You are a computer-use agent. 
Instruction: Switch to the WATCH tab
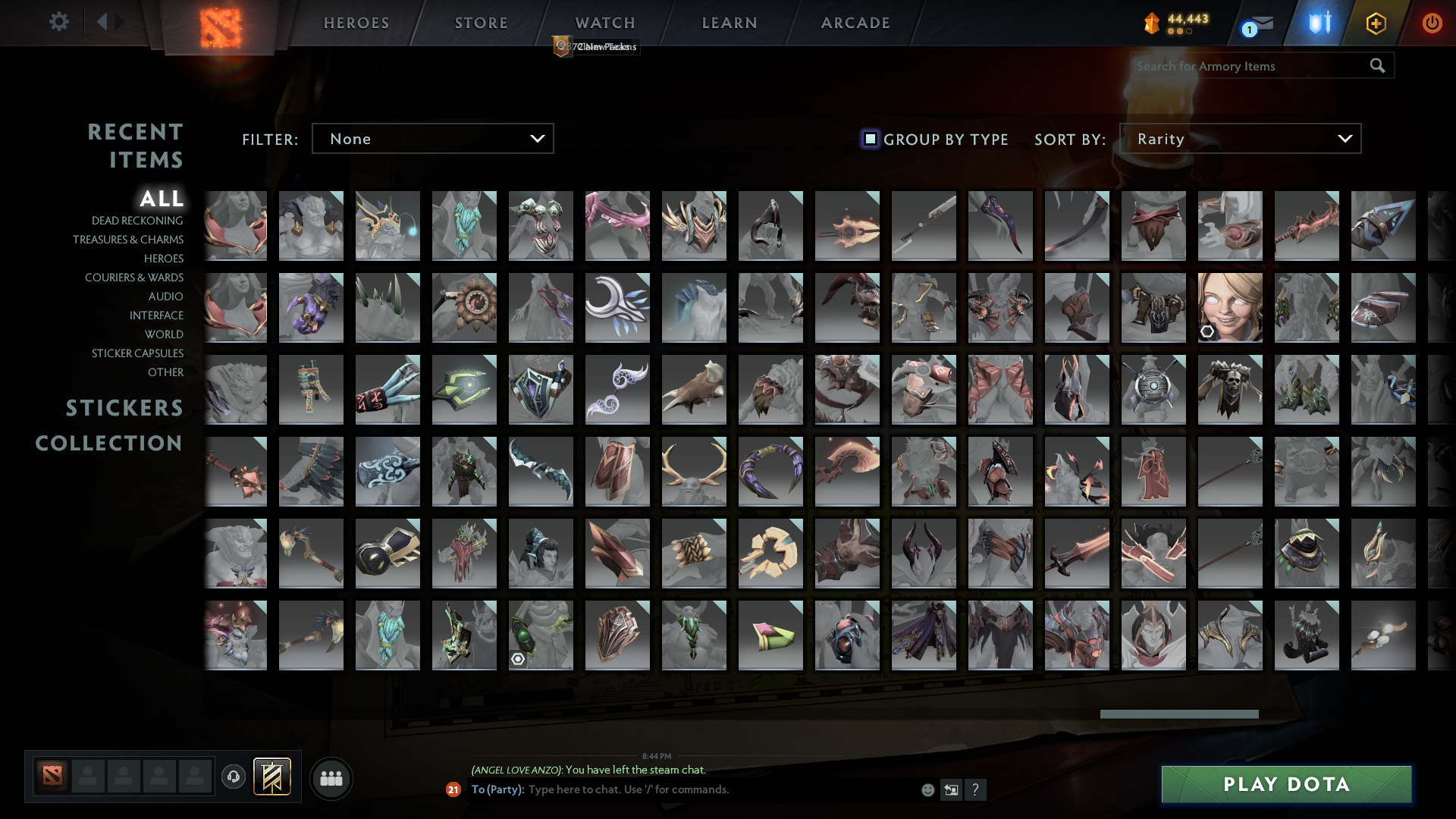pos(603,23)
